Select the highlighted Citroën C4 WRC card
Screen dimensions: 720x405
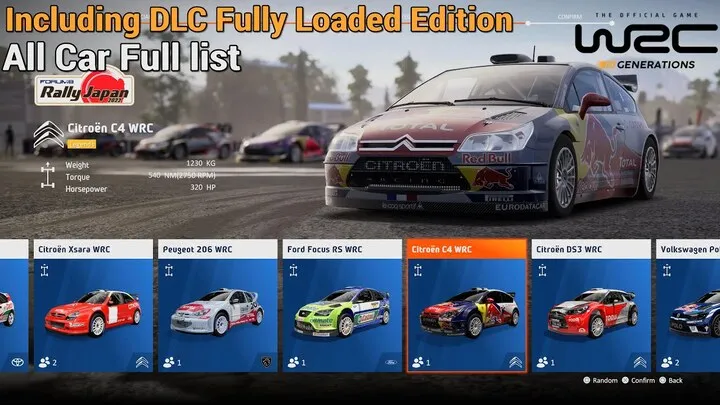(466, 306)
